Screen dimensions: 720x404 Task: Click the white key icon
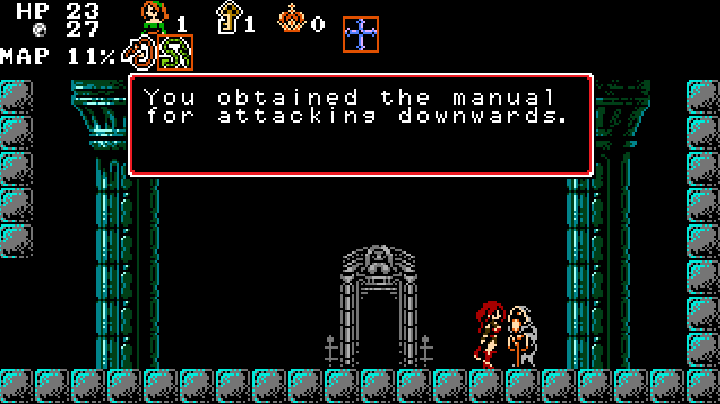point(229,18)
